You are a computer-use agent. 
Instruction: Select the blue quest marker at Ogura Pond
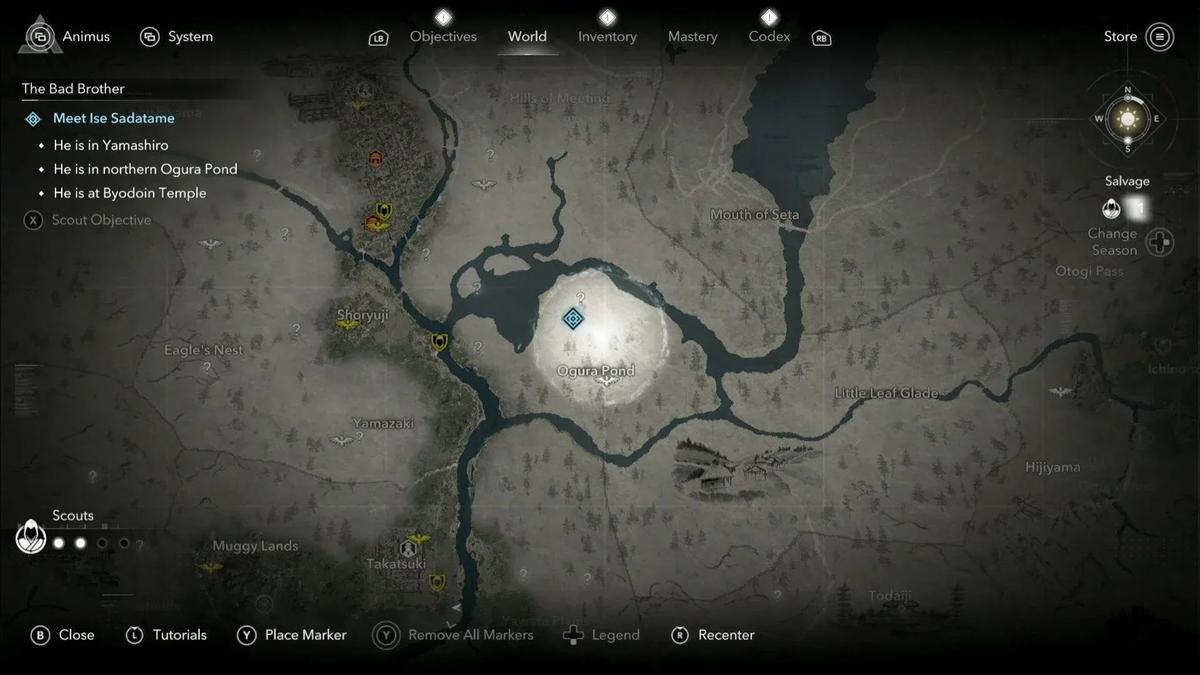pos(573,319)
